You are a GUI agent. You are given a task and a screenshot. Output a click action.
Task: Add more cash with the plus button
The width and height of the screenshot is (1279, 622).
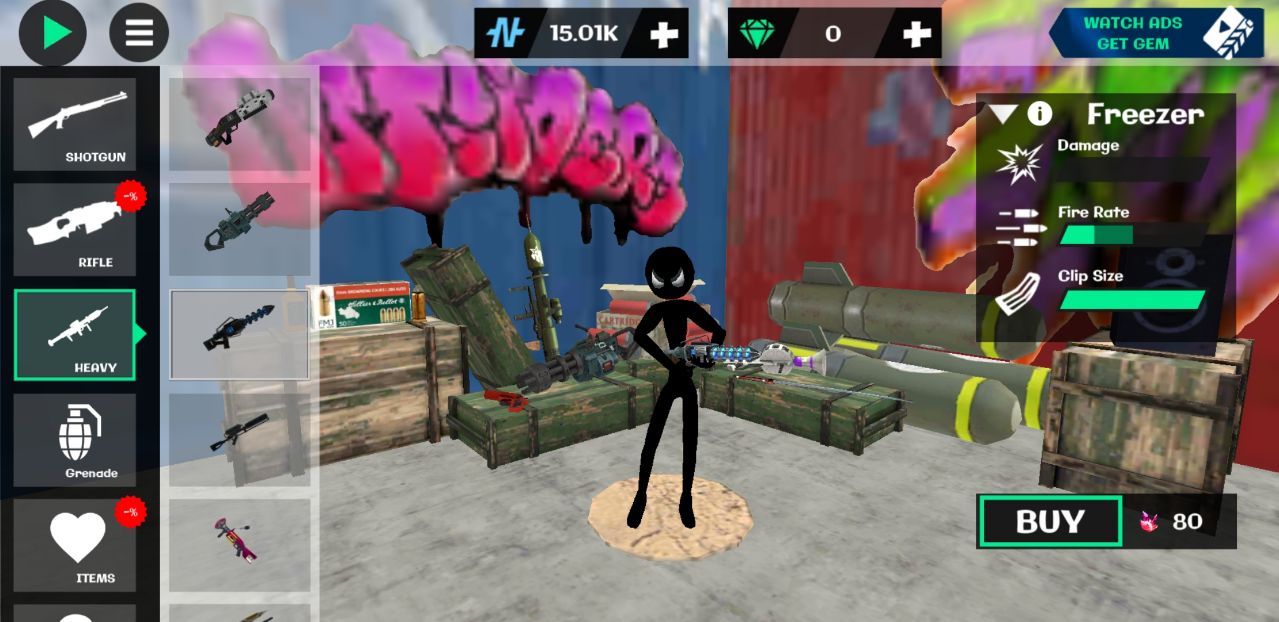pos(664,34)
